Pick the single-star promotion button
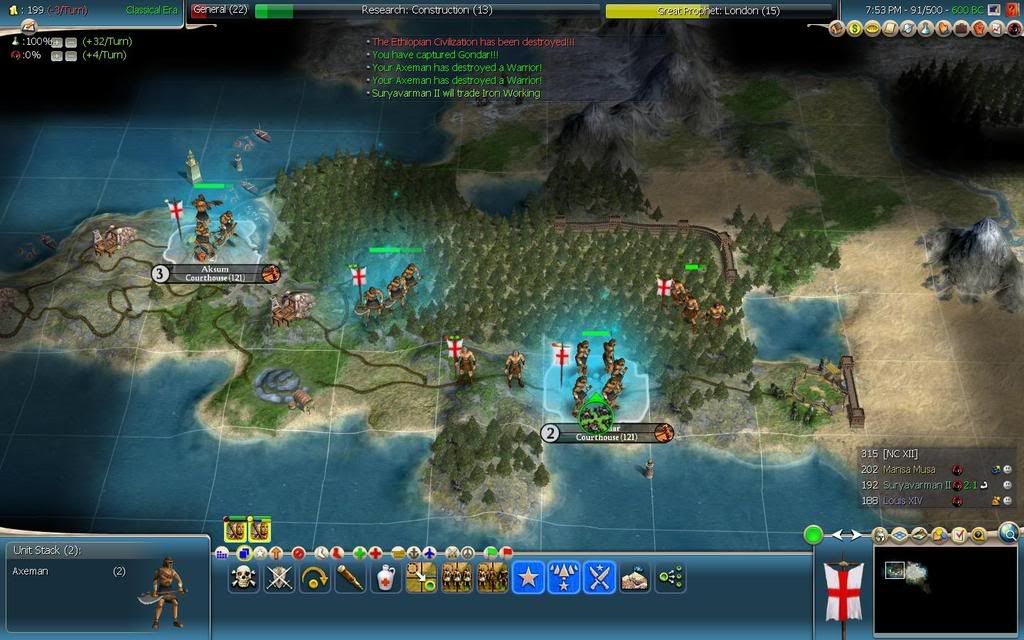This screenshot has height=640, width=1024. coord(528,577)
